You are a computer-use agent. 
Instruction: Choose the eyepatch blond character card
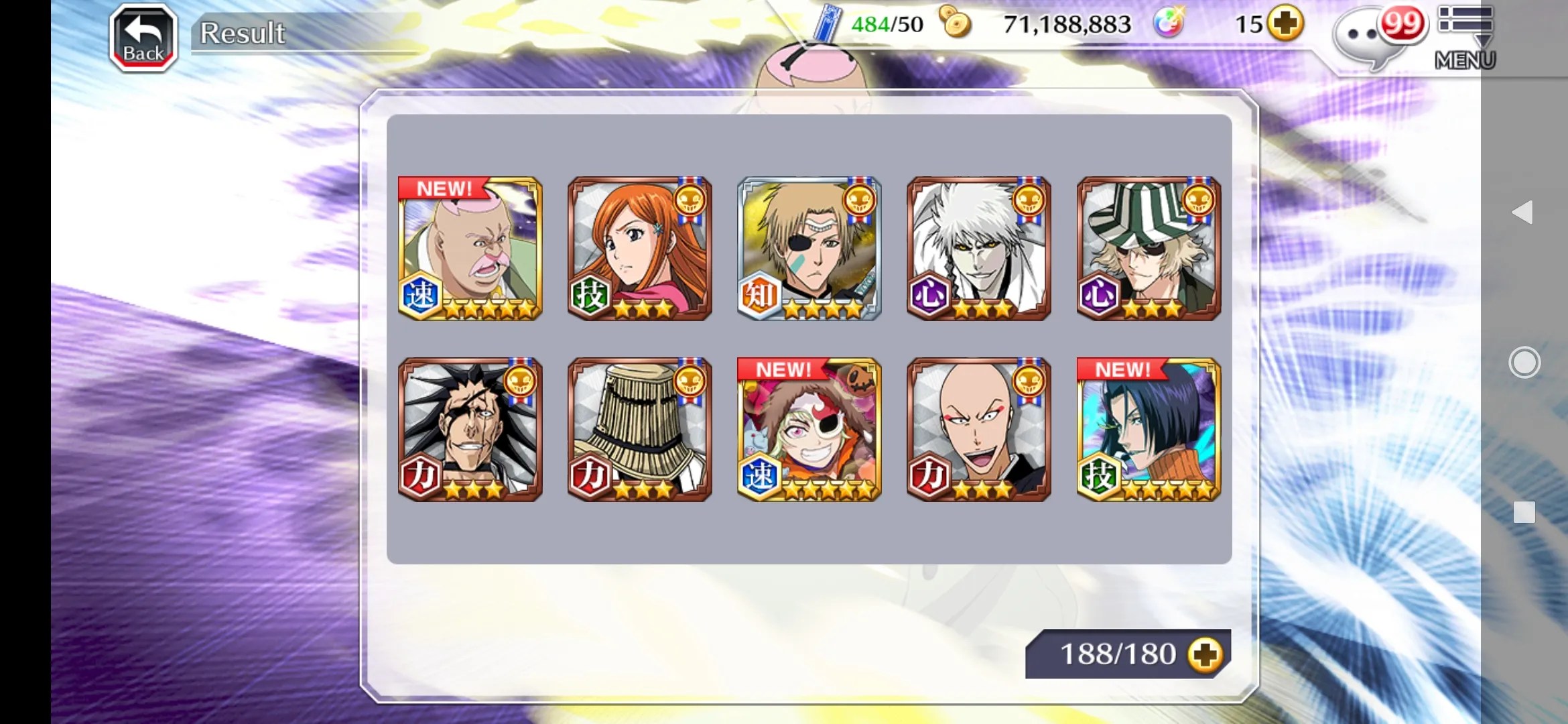coord(809,249)
